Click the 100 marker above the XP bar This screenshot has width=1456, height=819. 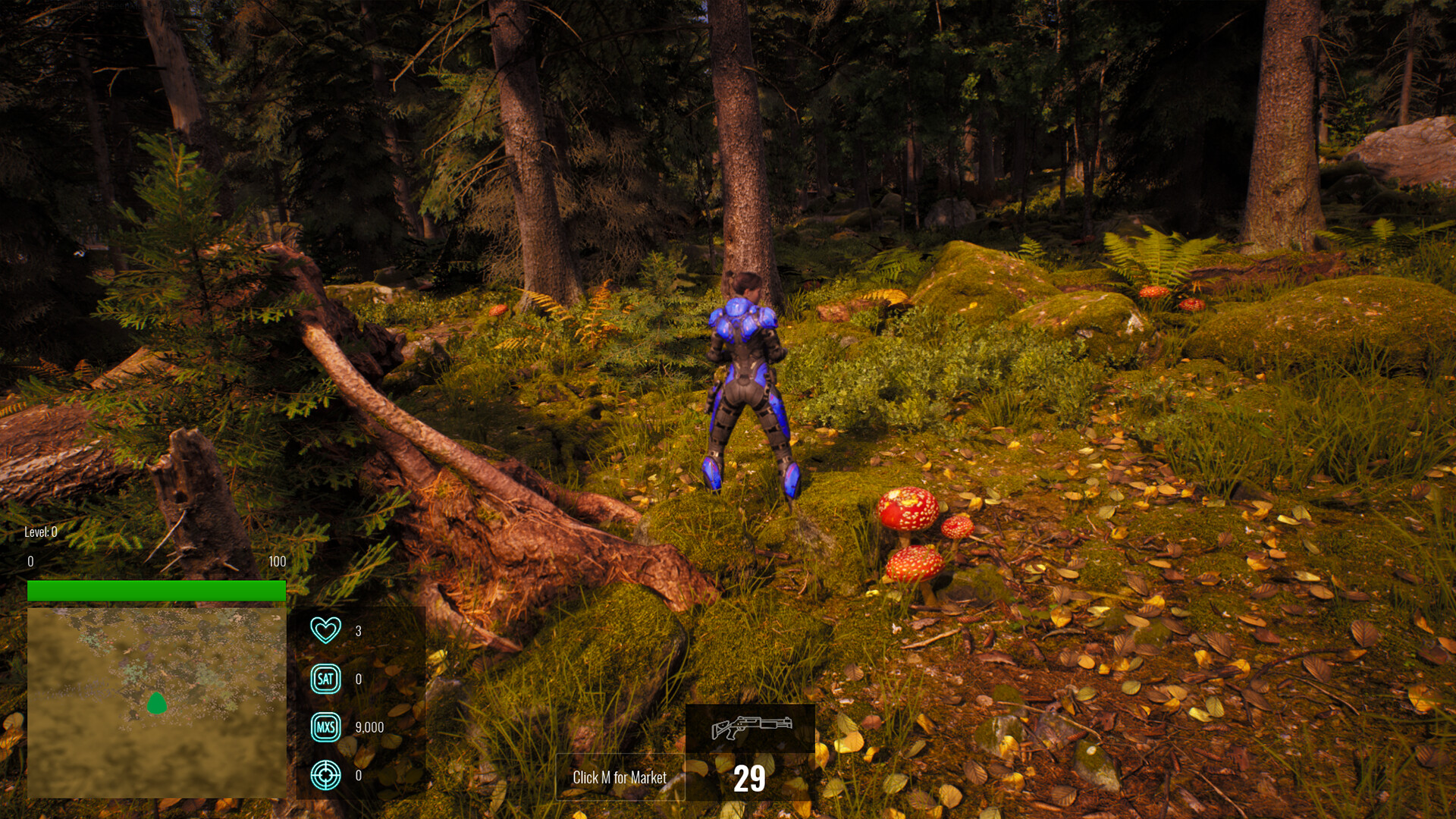(x=277, y=561)
